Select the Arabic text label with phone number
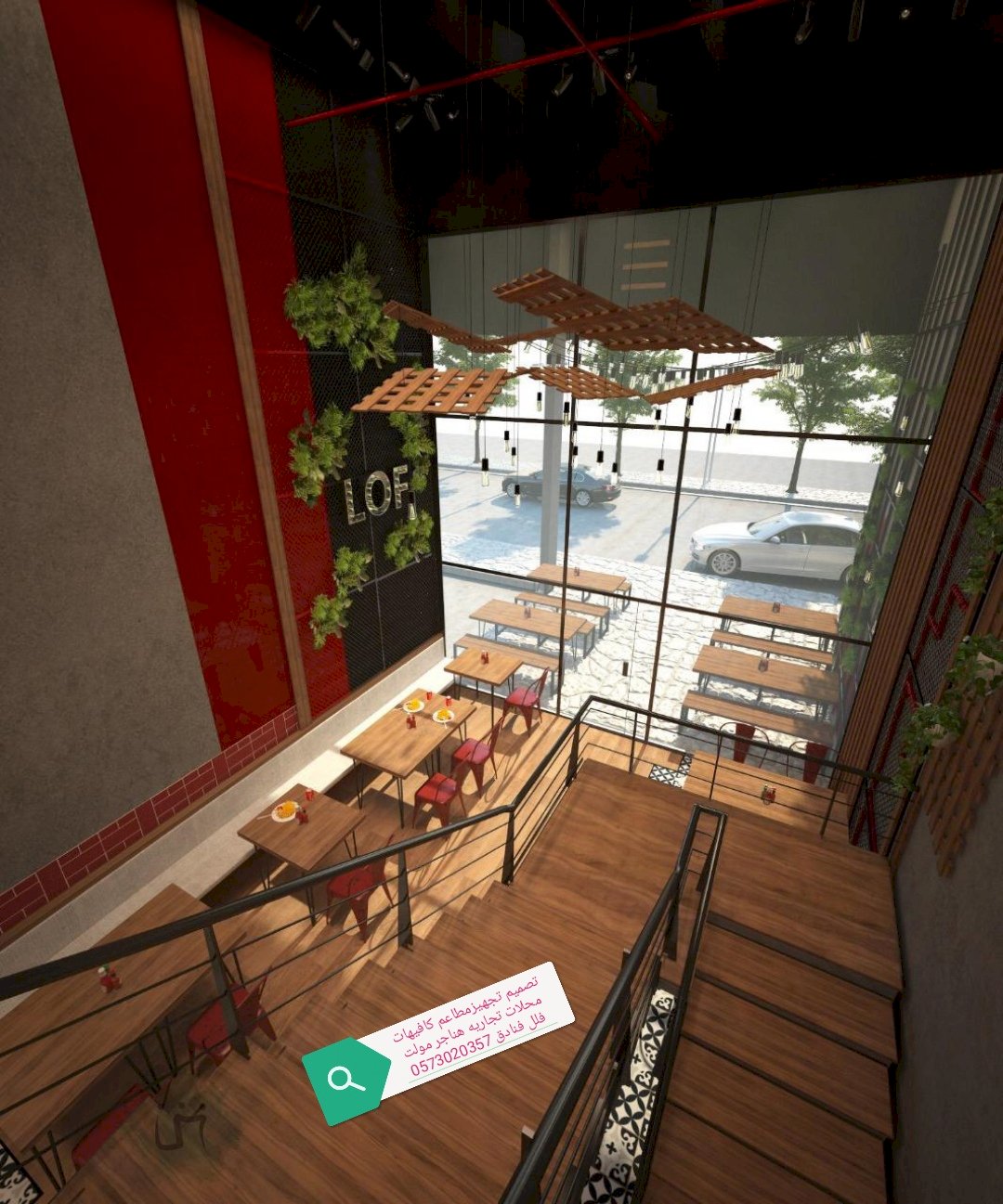Screen dimensions: 1003x1204 coord(469,1027)
